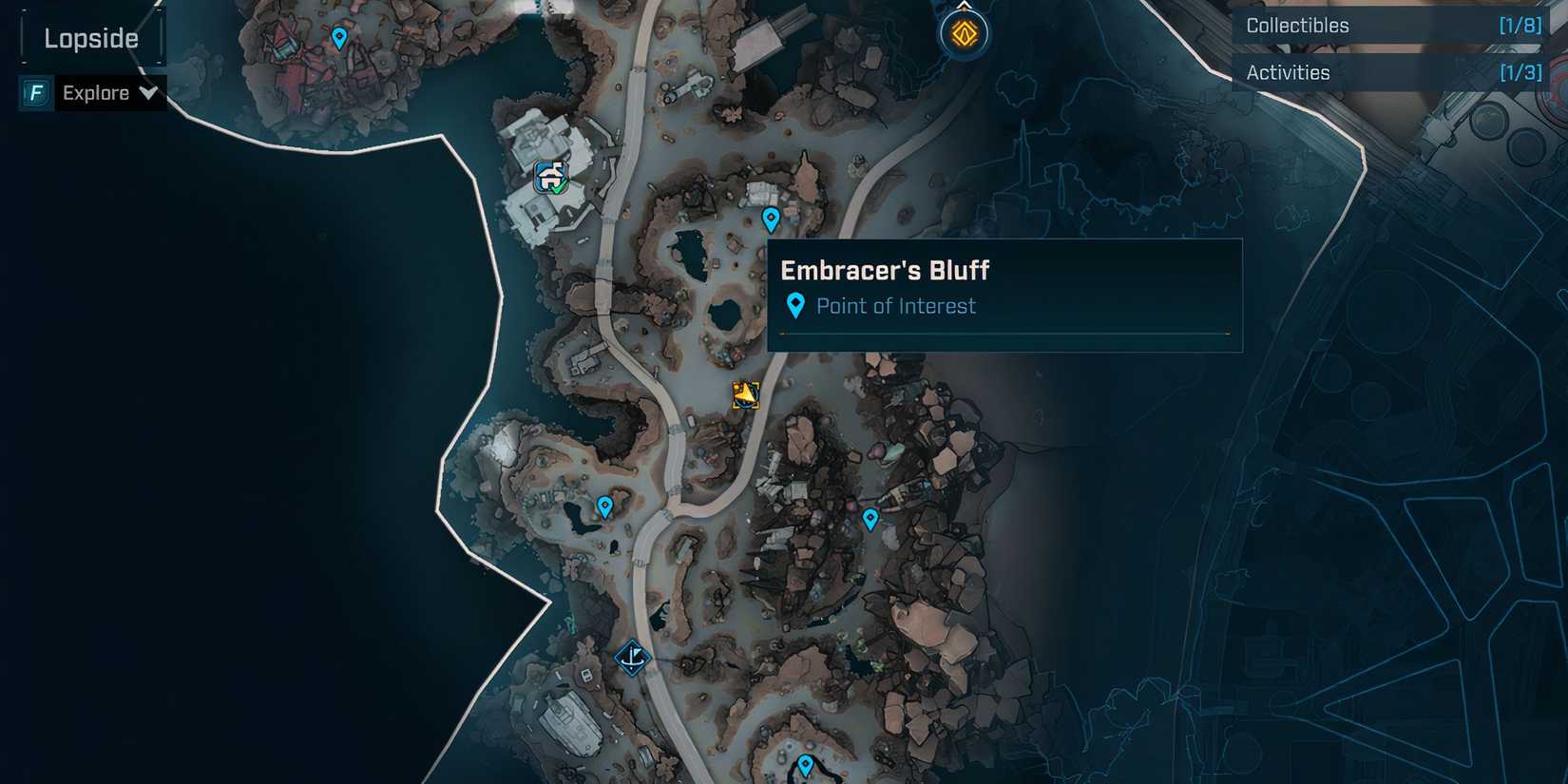1568x784 pixels.
Task: Select the map pin above Embracer's Bluff tooltip
Action: coord(770,218)
